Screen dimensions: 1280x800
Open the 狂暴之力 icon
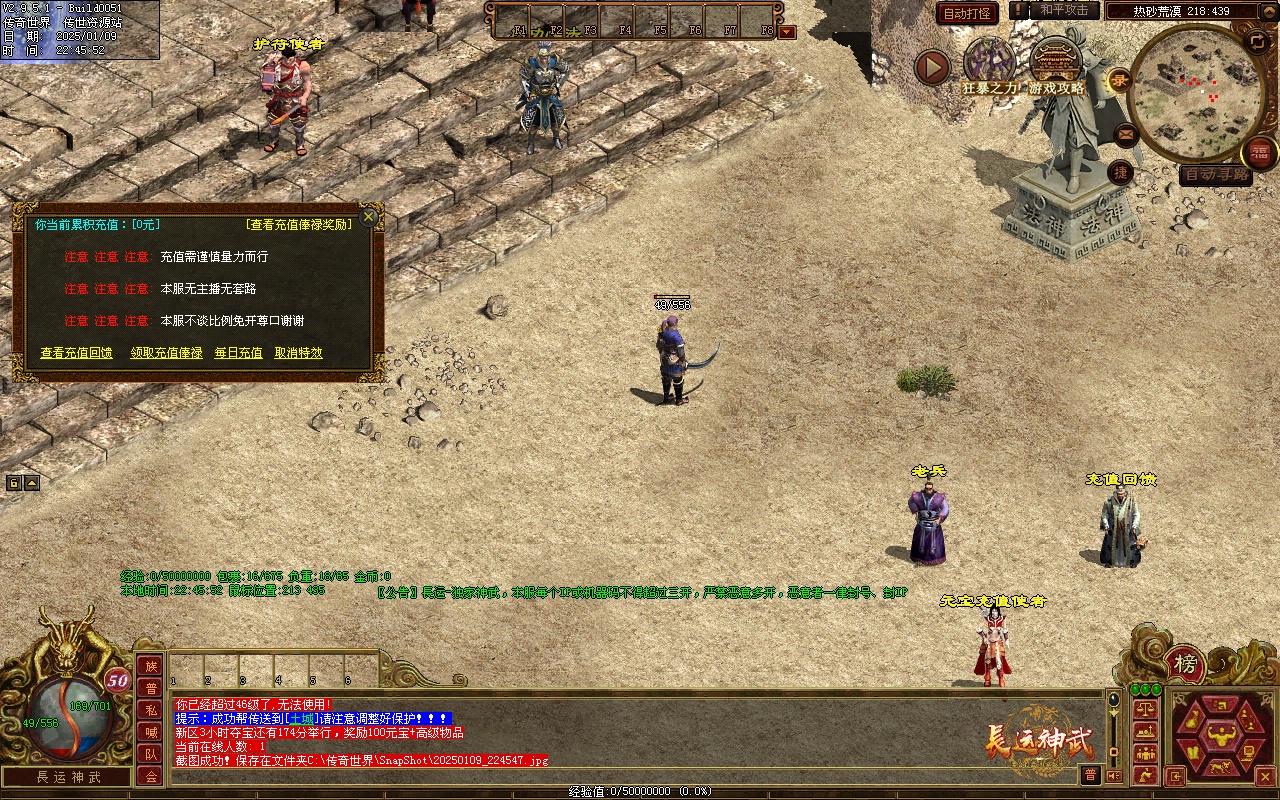pos(989,64)
